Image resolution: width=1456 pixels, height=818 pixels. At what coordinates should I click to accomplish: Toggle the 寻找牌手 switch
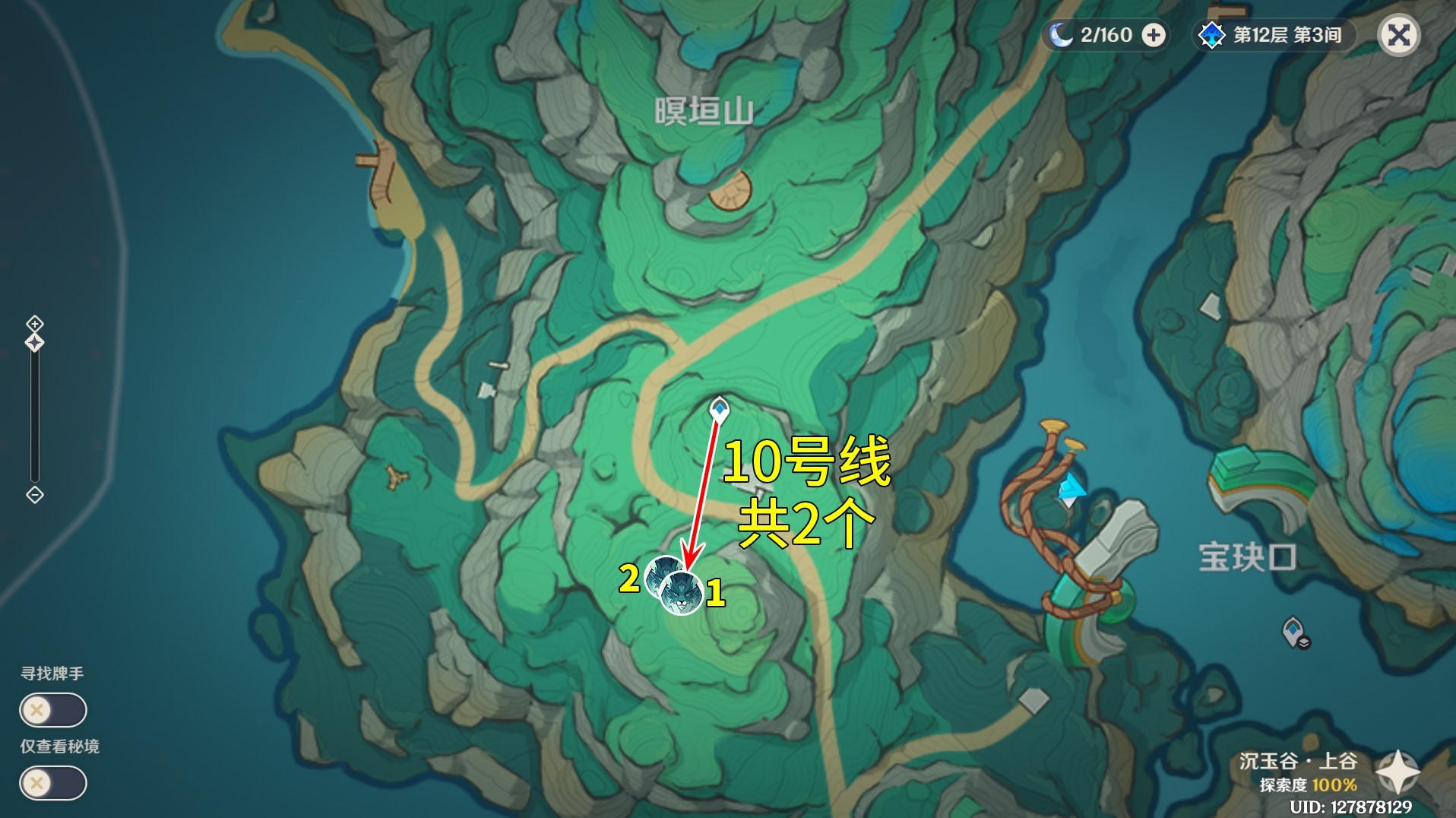(x=53, y=709)
